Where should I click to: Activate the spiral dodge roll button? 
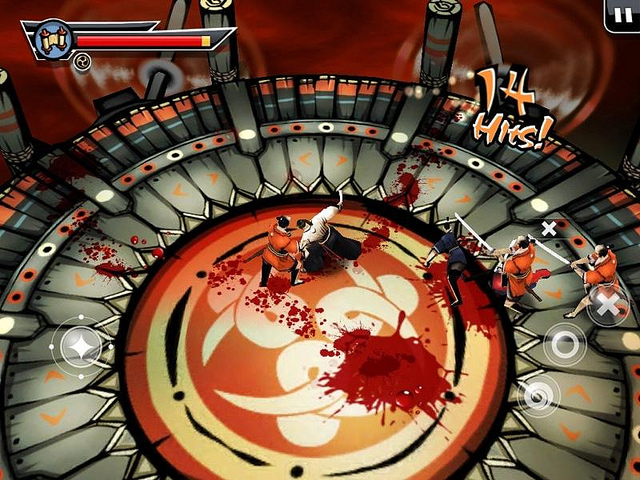point(539,396)
